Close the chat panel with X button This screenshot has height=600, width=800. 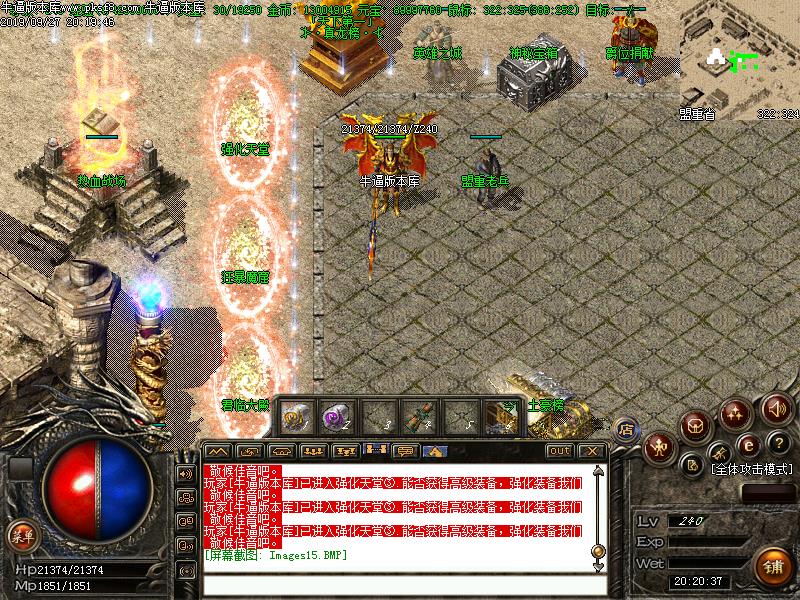[x=593, y=451]
